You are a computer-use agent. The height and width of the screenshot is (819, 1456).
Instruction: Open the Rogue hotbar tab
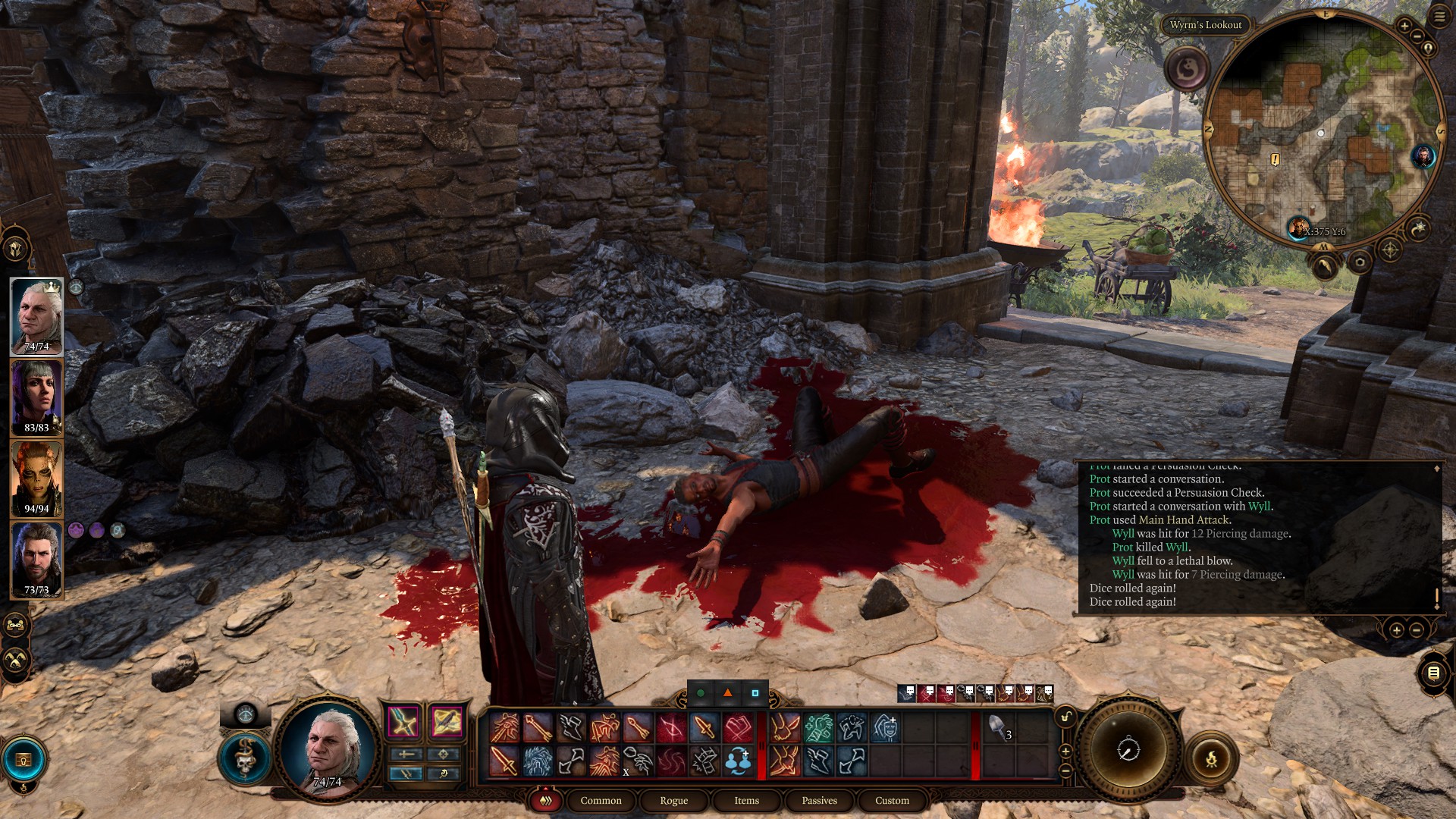(x=673, y=800)
